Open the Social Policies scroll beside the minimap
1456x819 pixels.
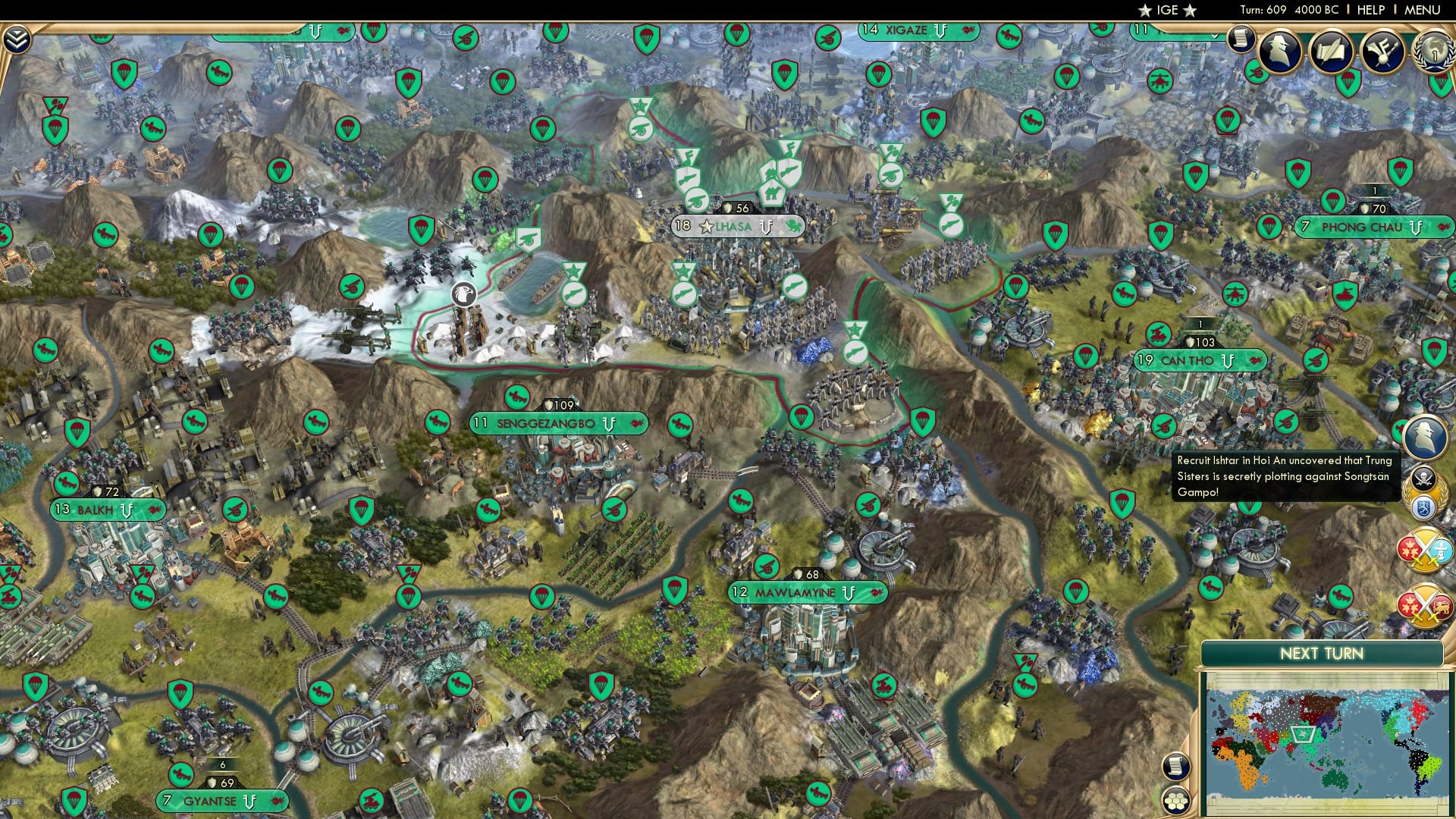[x=1175, y=767]
